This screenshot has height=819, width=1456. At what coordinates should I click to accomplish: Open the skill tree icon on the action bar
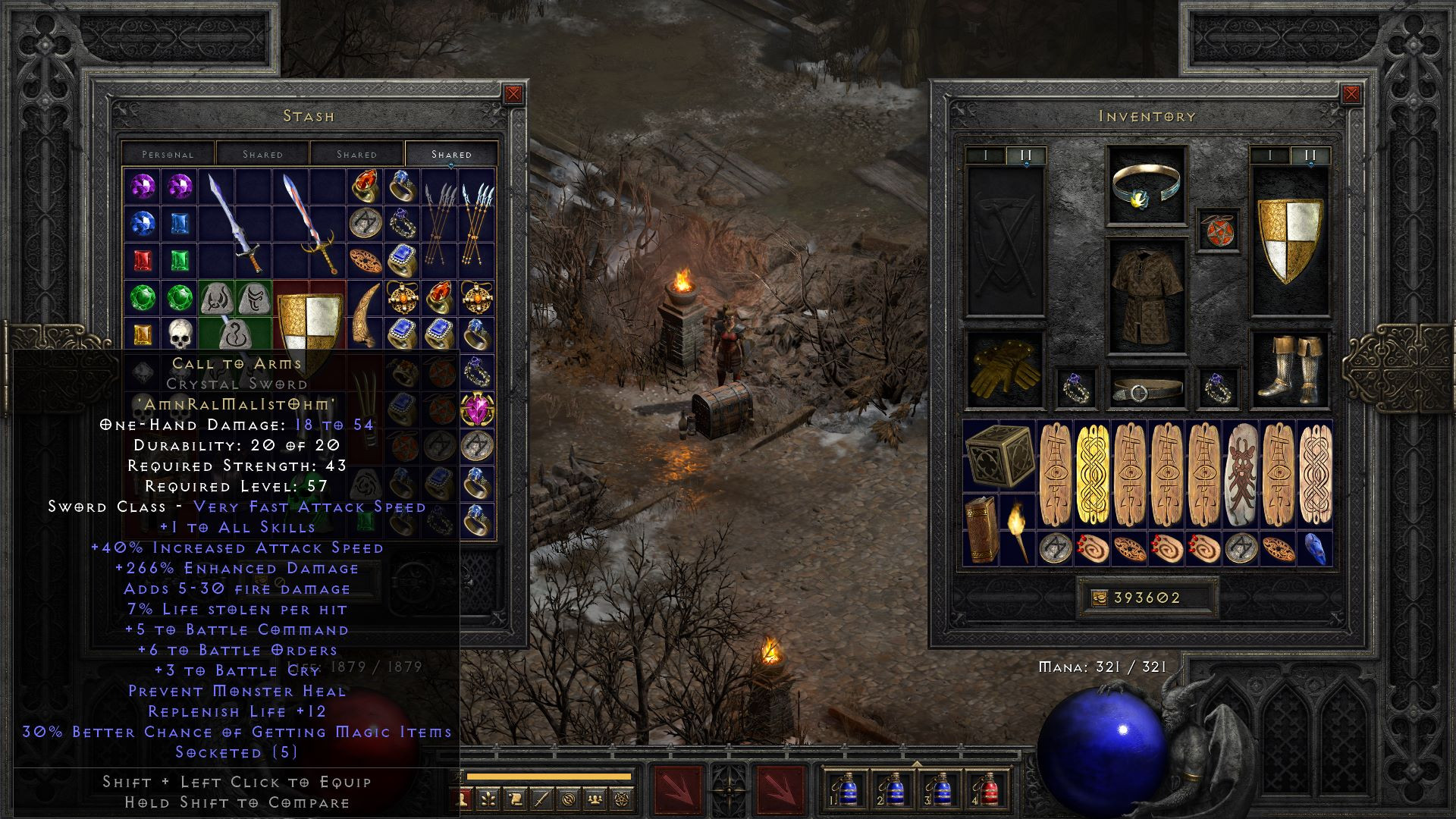(488, 798)
